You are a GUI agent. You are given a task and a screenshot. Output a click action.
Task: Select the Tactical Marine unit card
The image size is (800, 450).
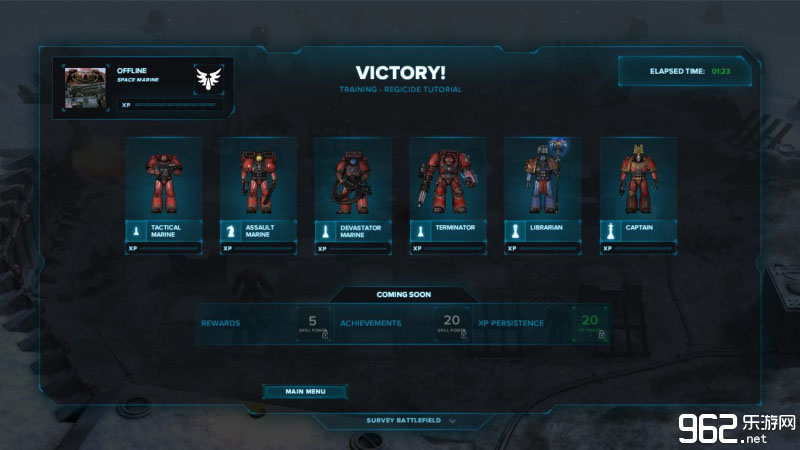click(x=164, y=195)
